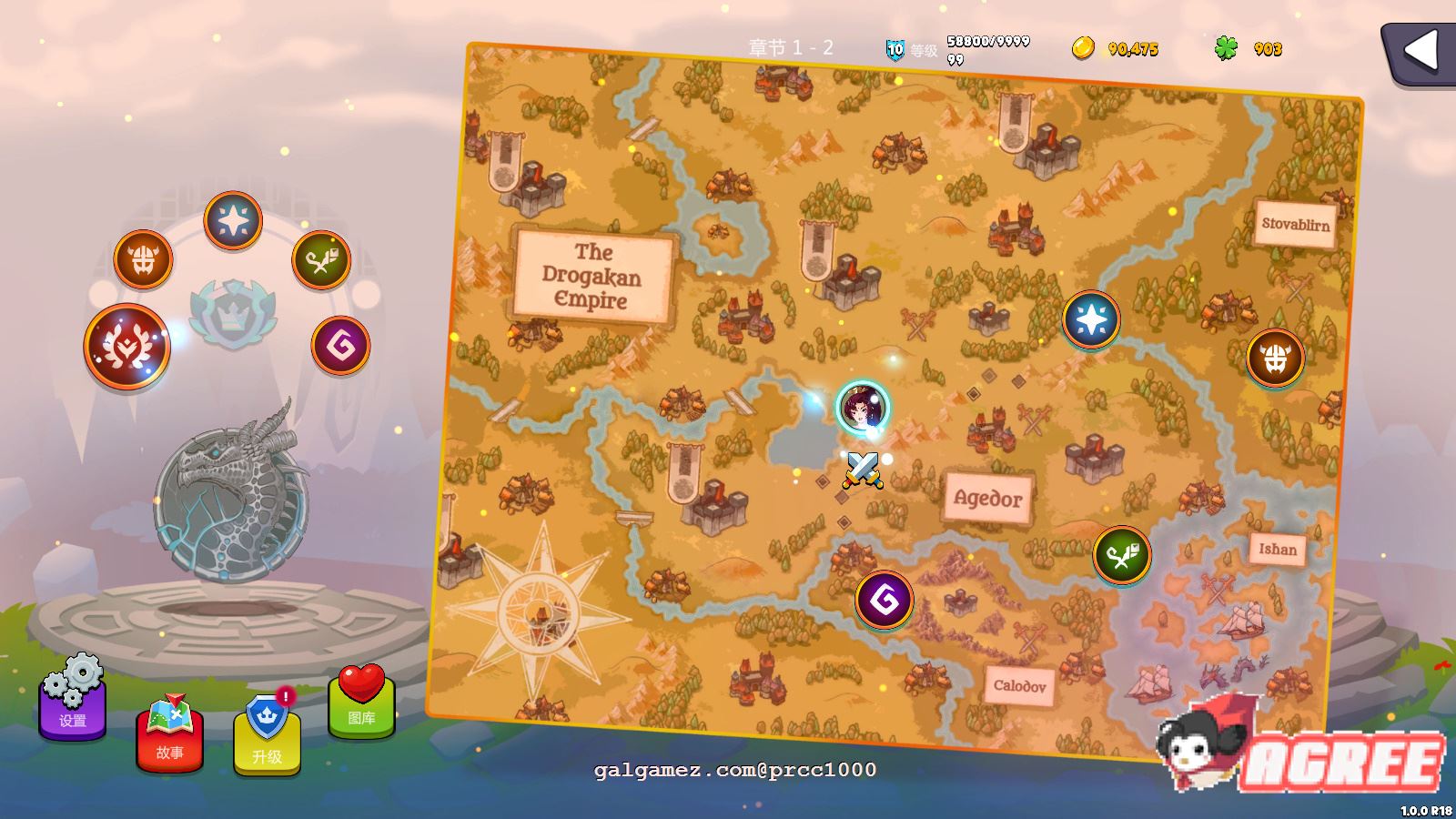Select the character portrait marker on the map

tap(862, 407)
